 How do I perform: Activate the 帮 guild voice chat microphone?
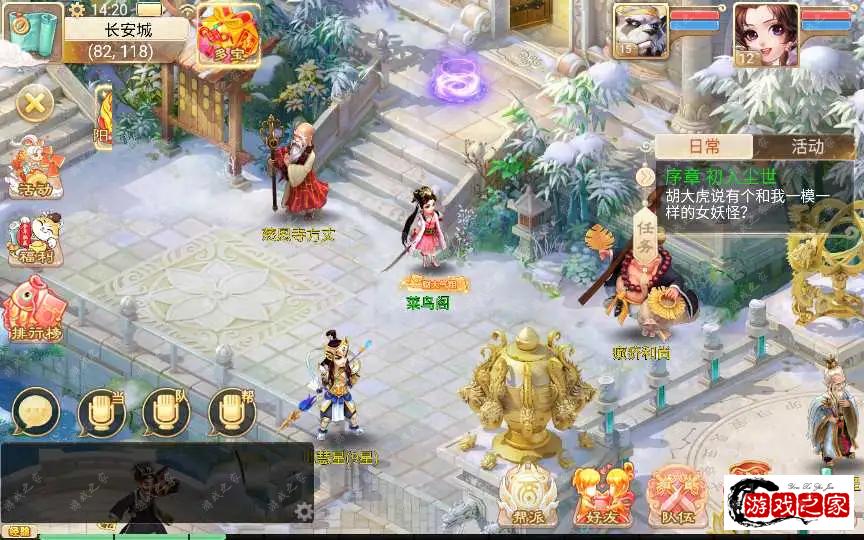tap(231, 412)
